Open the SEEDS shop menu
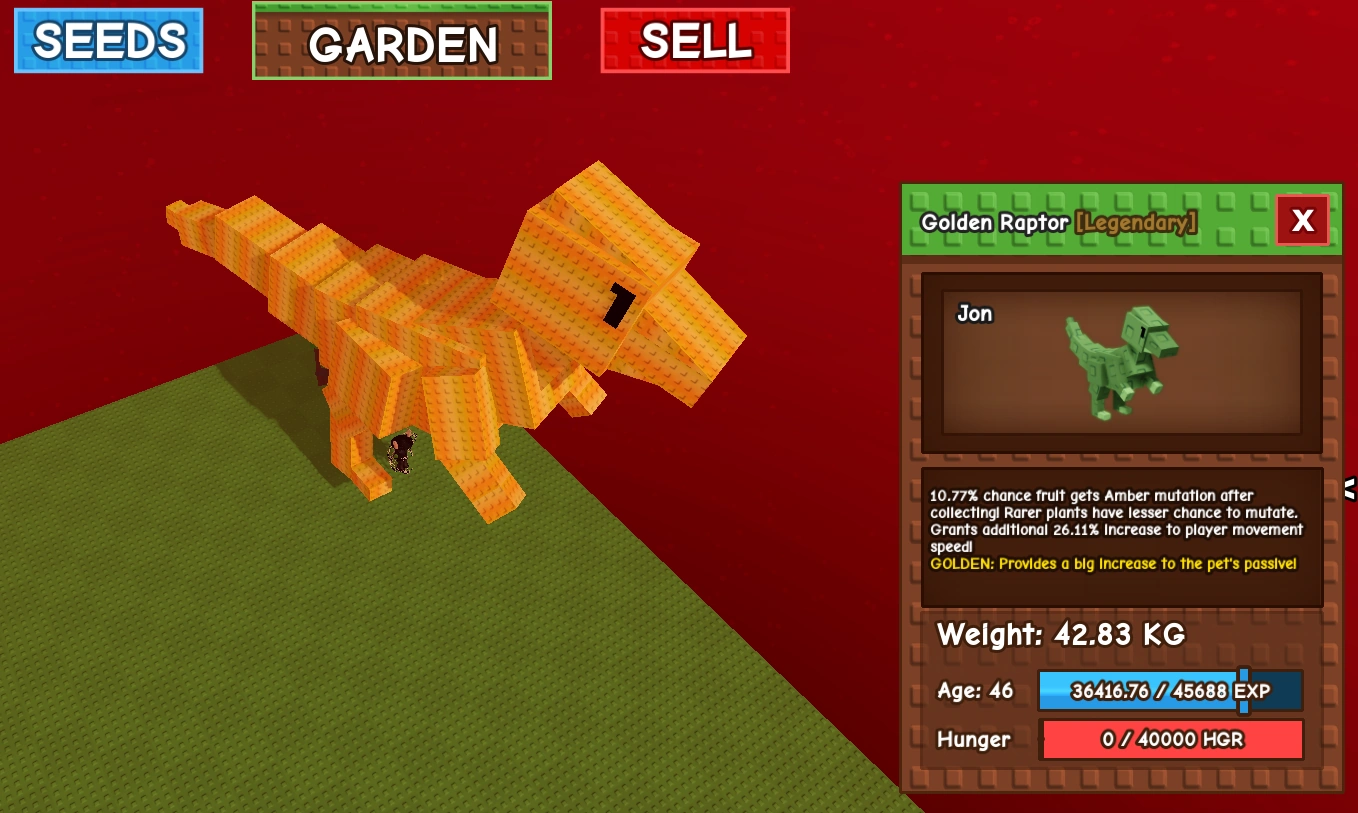 tap(107, 40)
